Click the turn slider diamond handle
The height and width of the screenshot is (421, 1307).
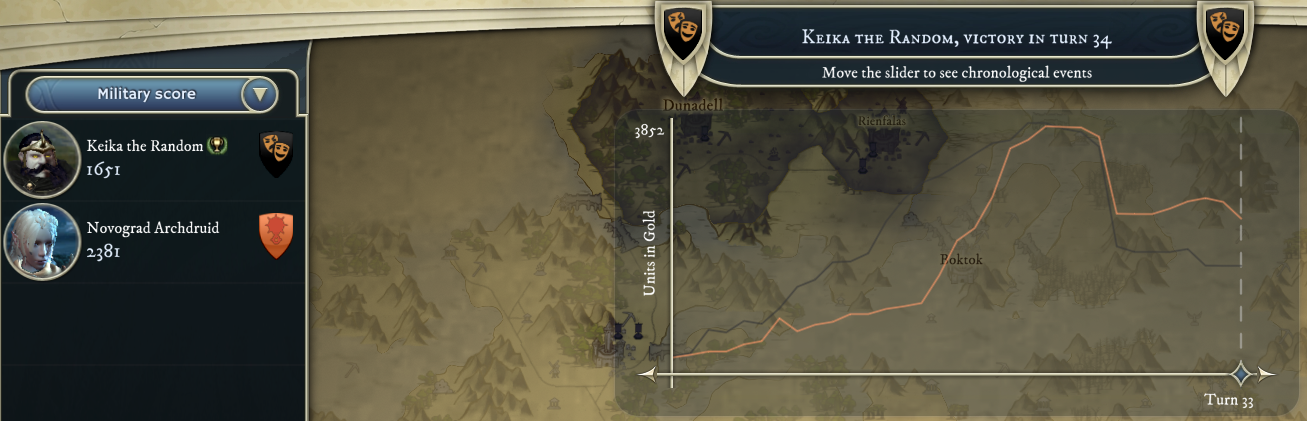1241,374
